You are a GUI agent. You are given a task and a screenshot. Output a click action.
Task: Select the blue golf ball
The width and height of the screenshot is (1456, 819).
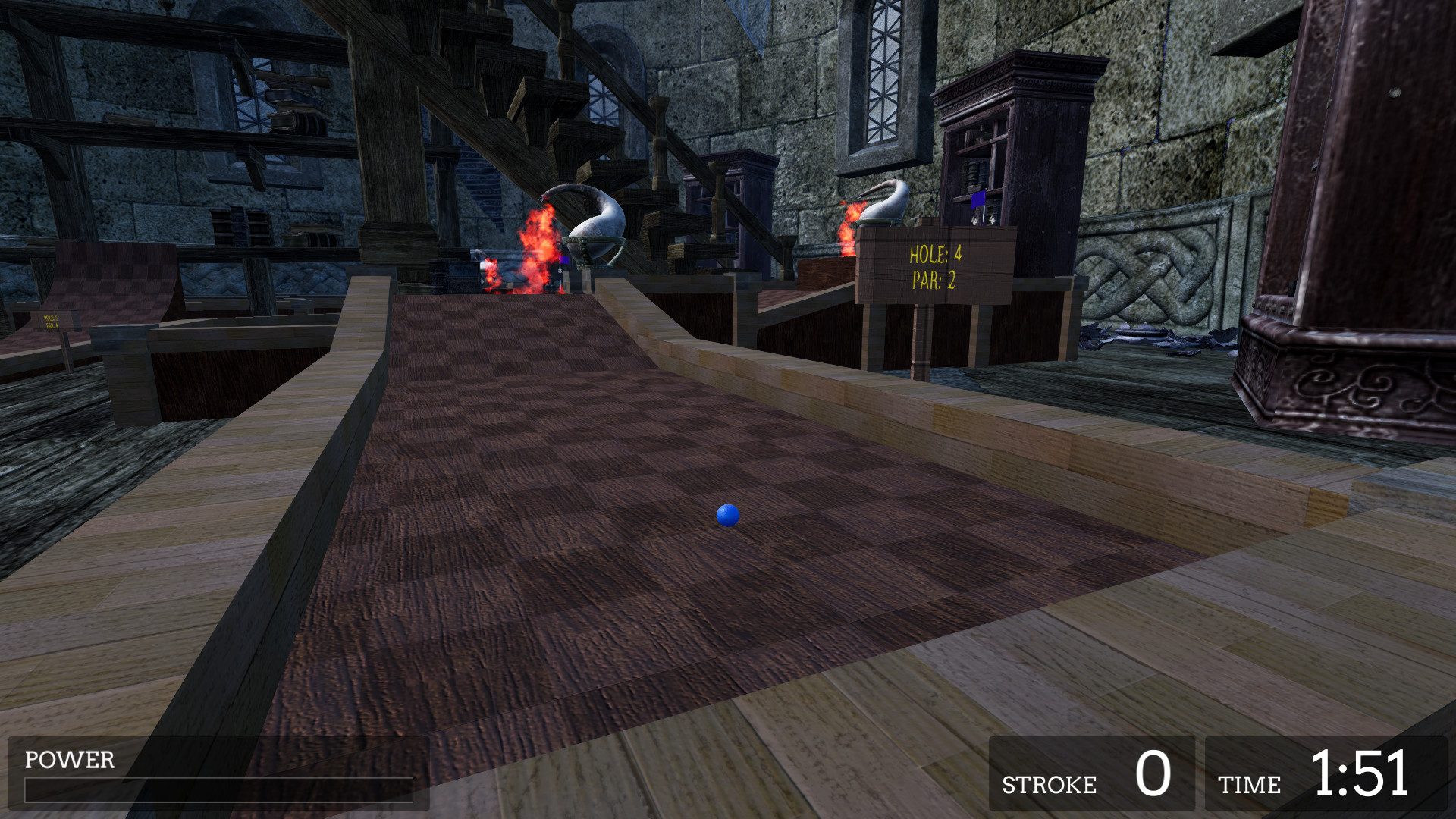[x=727, y=516]
